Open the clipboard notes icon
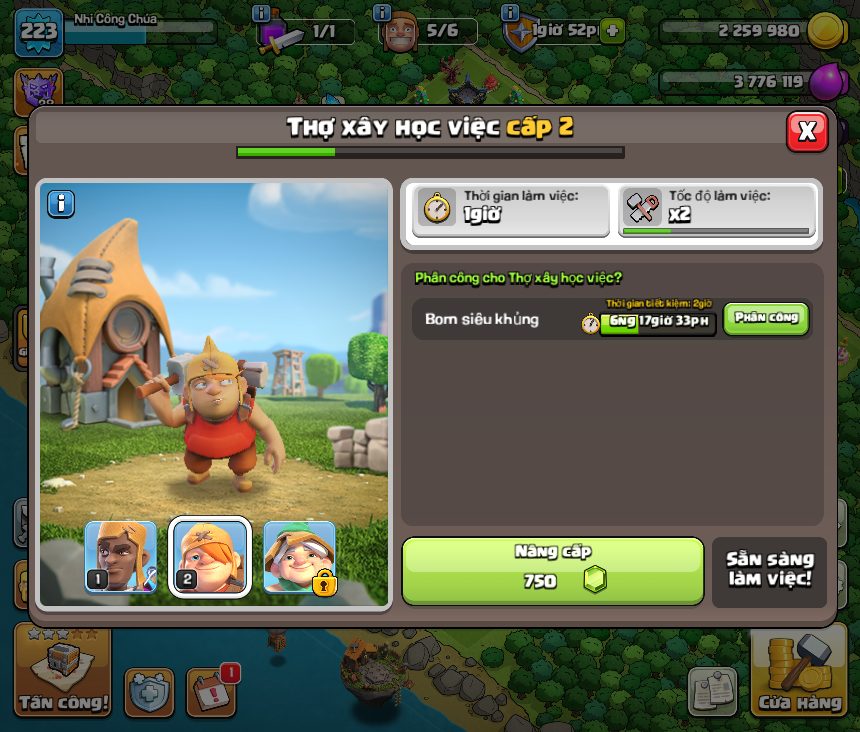Screen dimensions: 860x732 click(713, 691)
